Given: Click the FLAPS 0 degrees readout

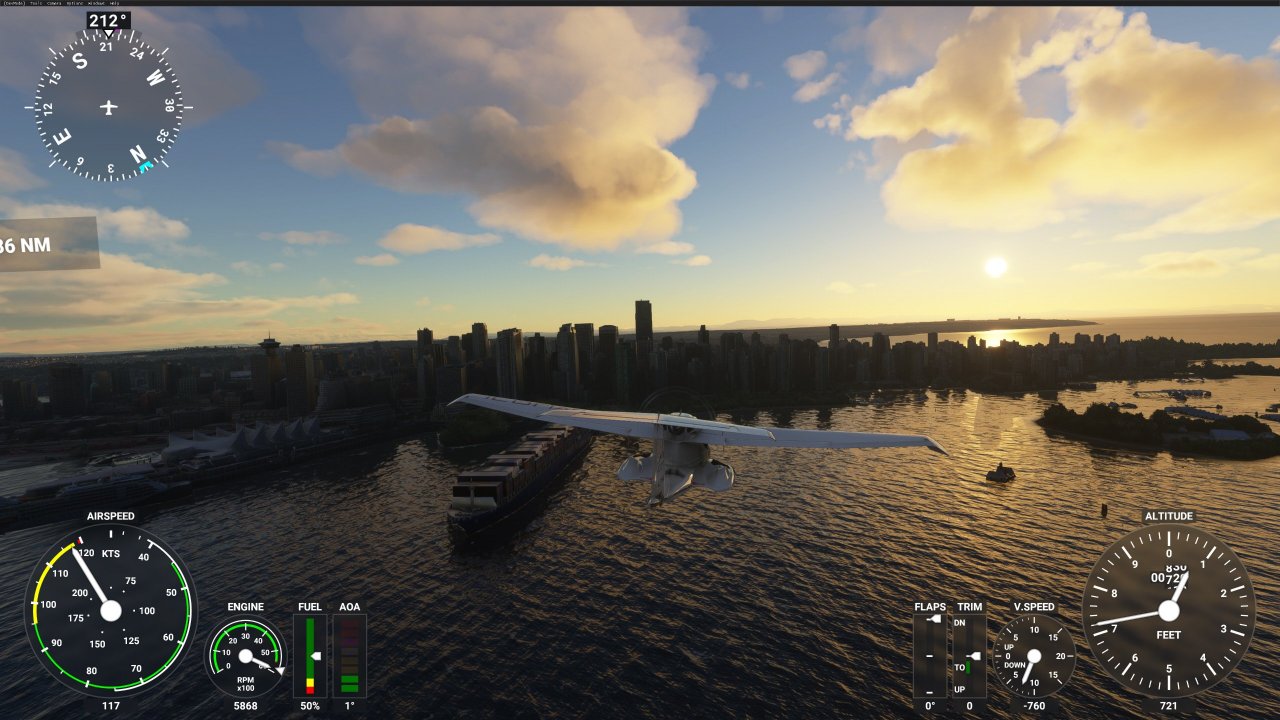Looking at the screenshot, I should pyautogui.click(x=930, y=705).
